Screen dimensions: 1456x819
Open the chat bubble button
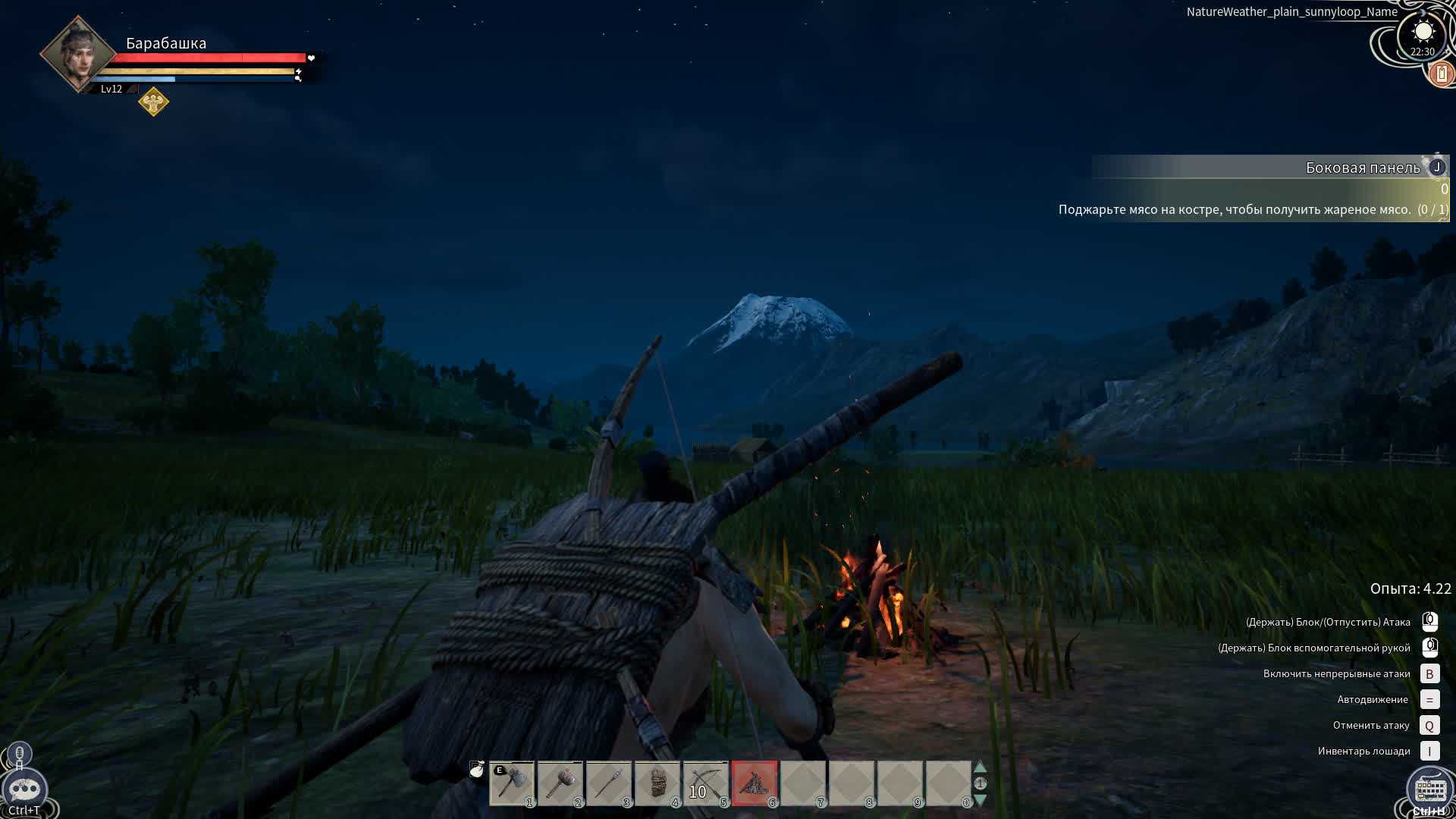click(x=24, y=790)
